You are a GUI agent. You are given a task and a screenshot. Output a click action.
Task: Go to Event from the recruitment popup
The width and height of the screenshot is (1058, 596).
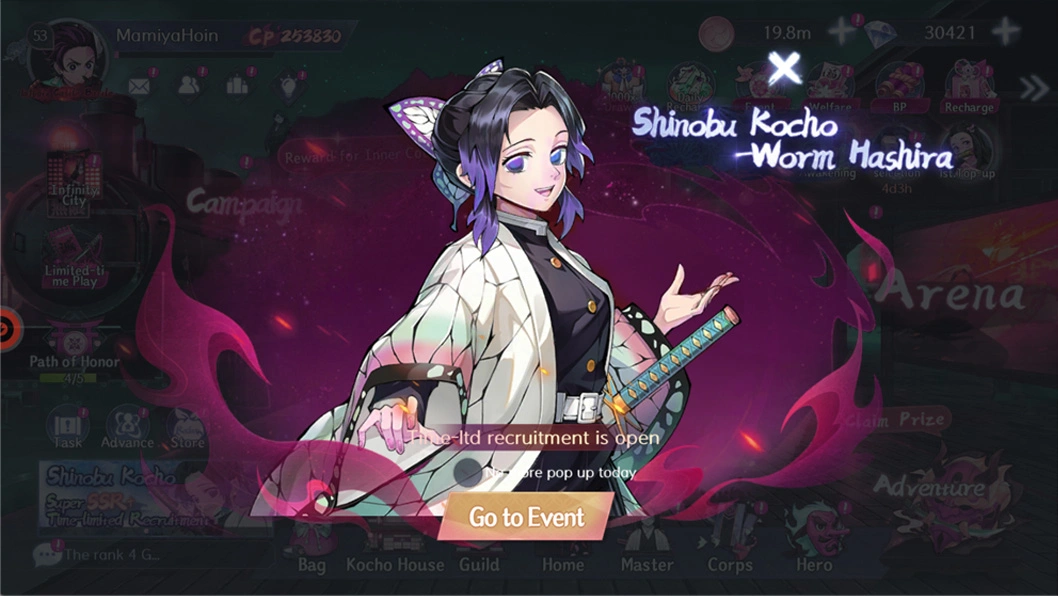tap(526, 517)
